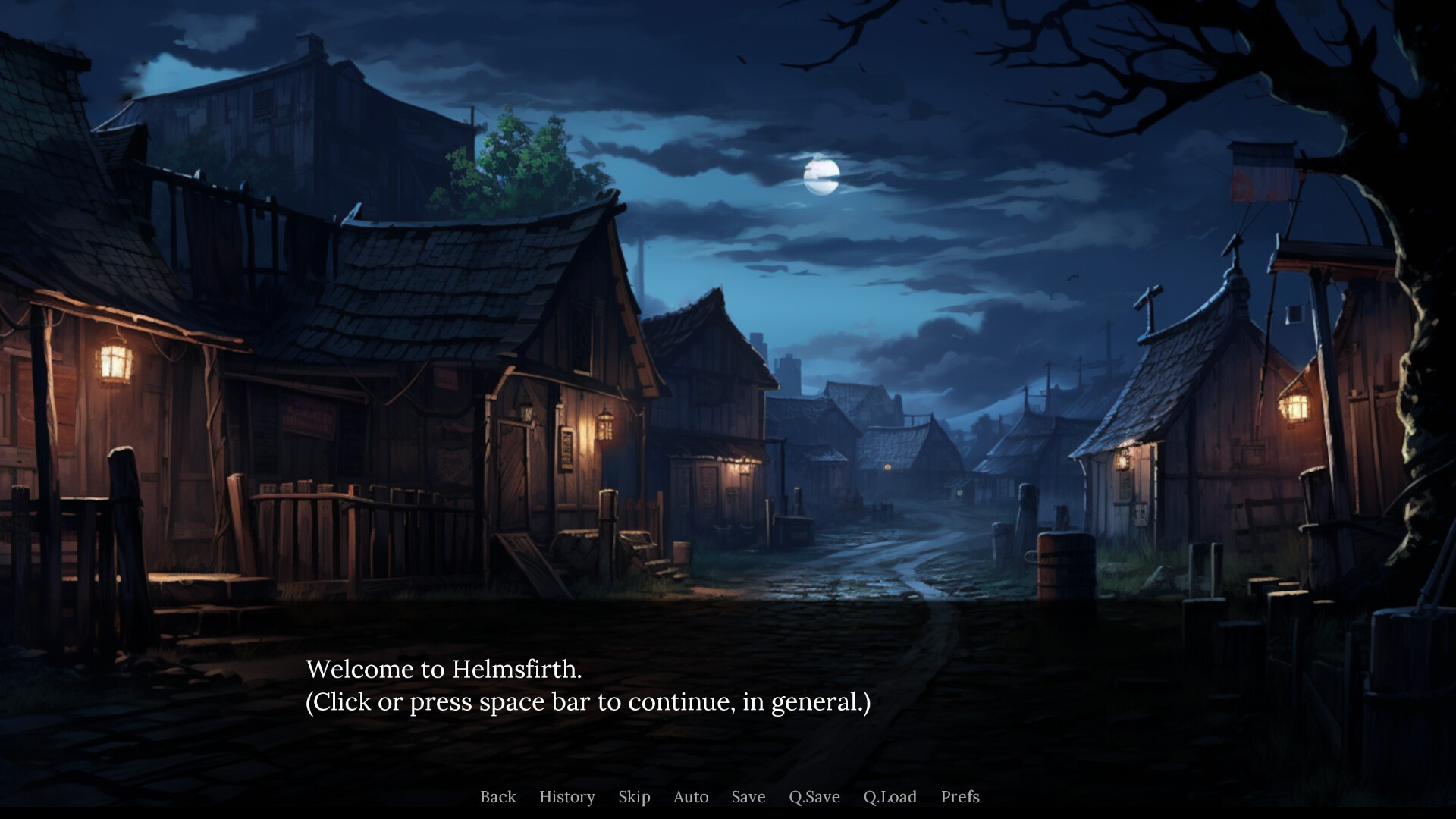Image resolution: width=1456 pixels, height=819 pixels.
Task: Perform a Q.Save quick save
Action: pos(814,797)
